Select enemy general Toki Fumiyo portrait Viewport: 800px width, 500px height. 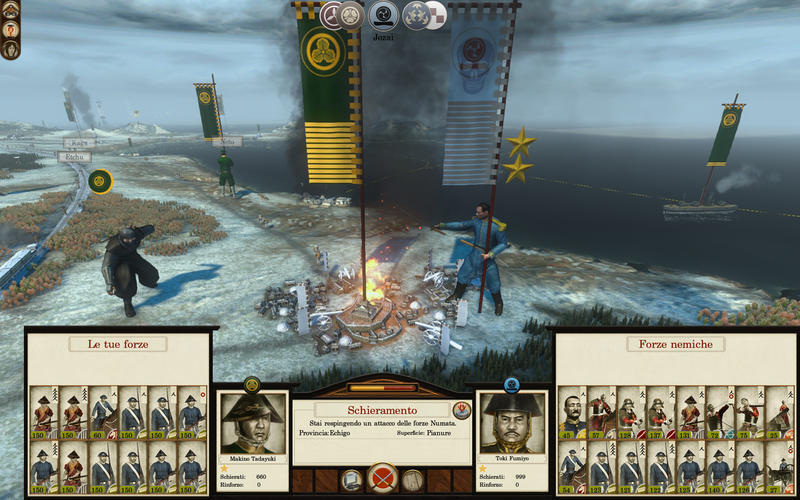coord(512,423)
